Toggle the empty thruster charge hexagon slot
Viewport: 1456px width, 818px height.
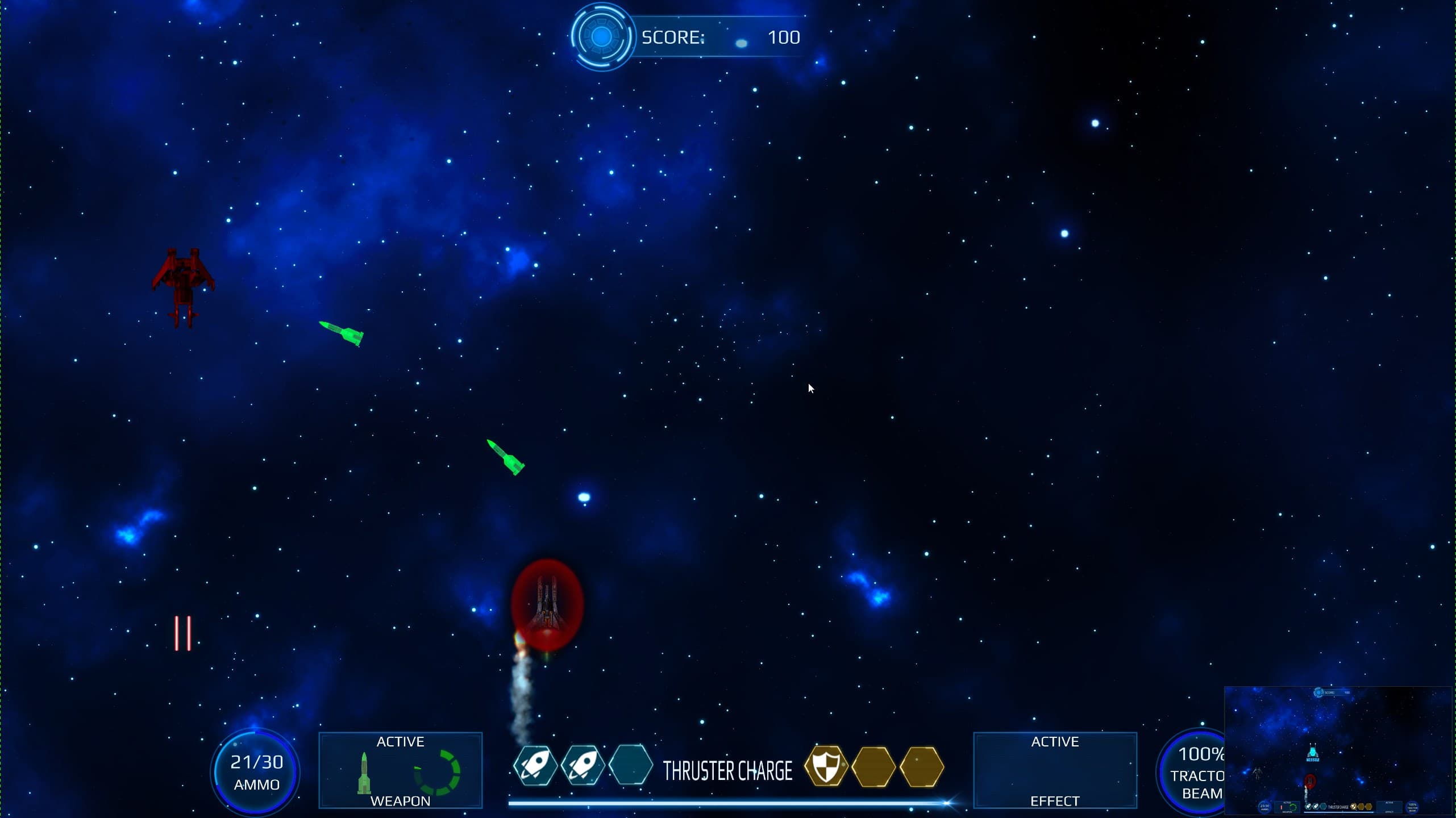point(631,766)
